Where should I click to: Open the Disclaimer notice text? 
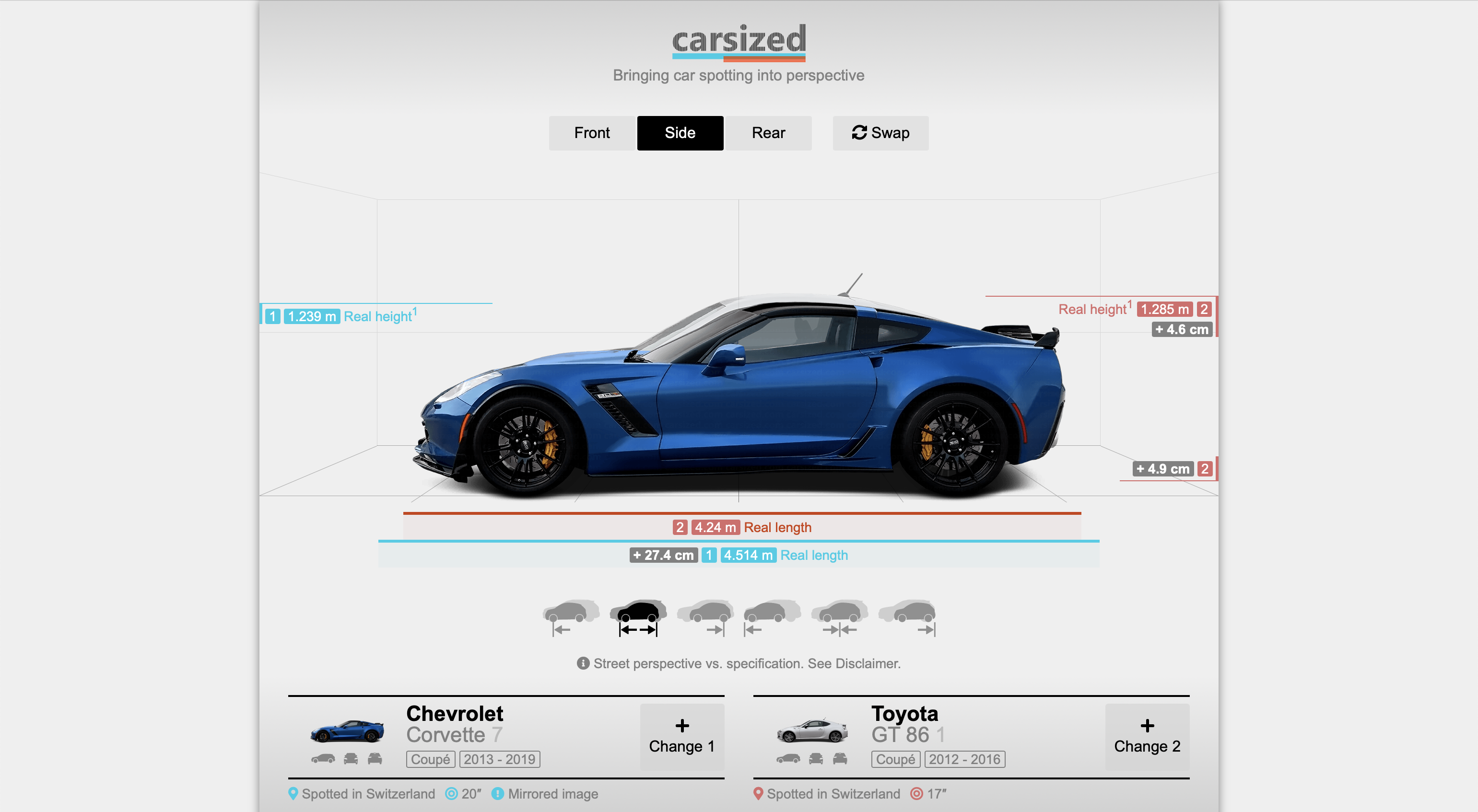[x=747, y=663]
